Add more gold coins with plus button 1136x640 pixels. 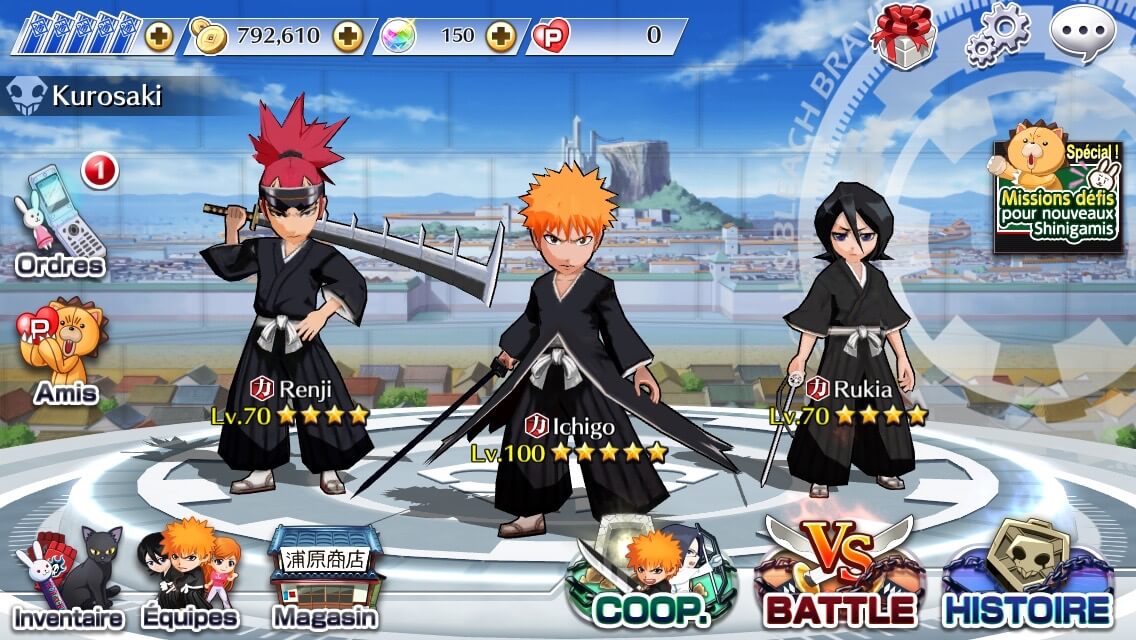click(348, 36)
